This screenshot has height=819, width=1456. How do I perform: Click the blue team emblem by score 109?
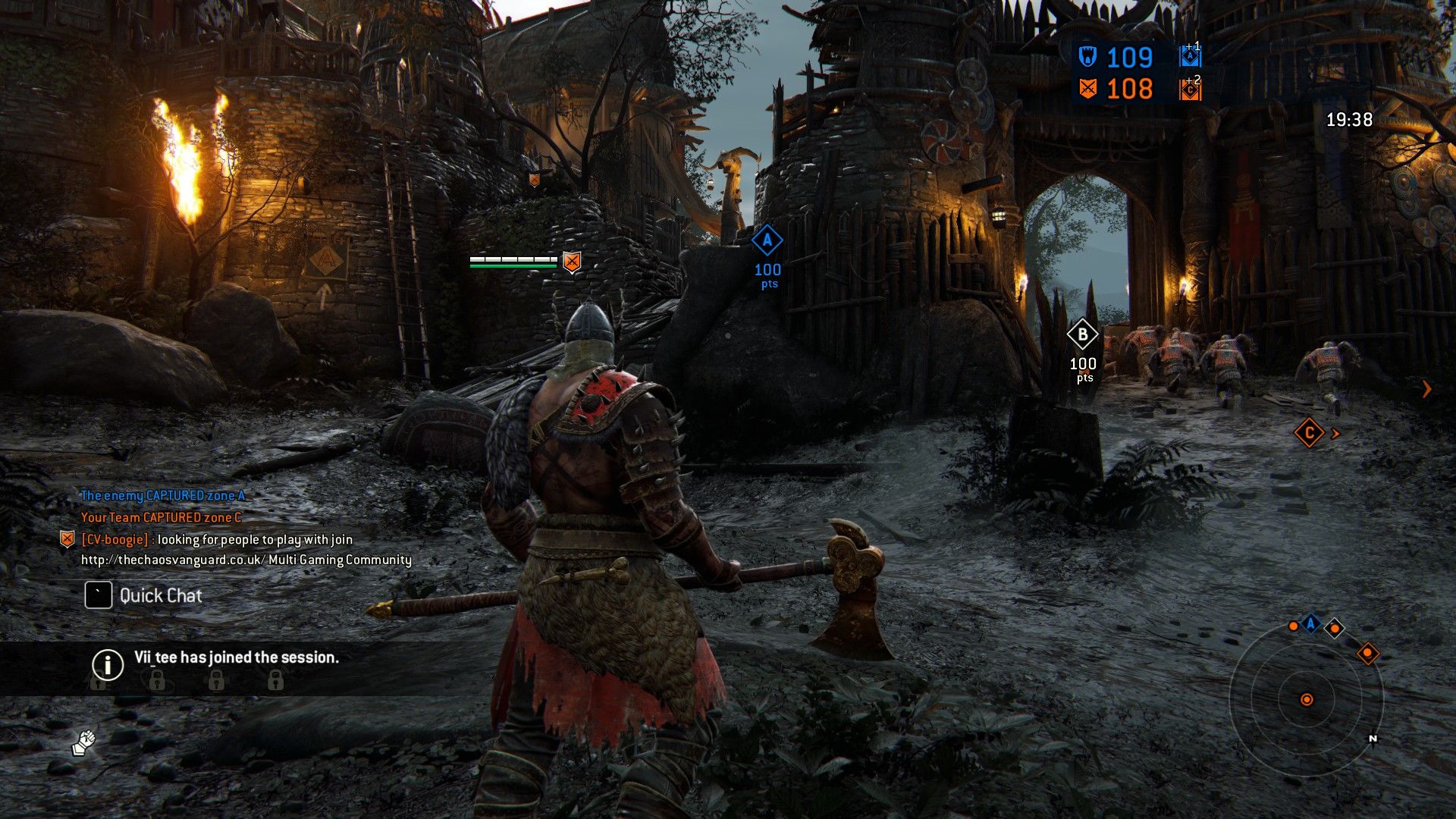pyautogui.click(x=1087, y=57)
